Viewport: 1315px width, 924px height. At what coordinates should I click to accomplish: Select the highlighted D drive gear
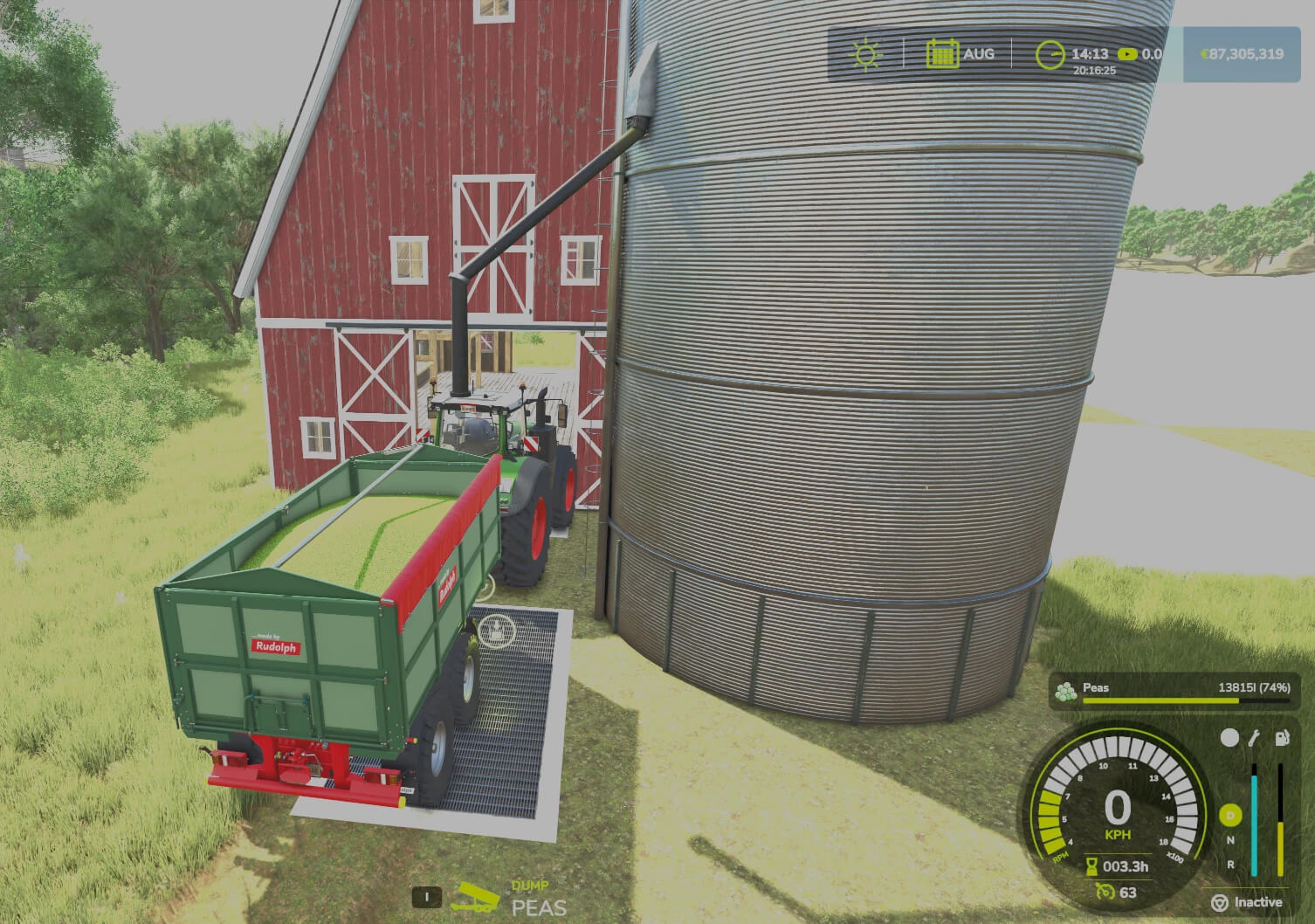pos(1230,816)
